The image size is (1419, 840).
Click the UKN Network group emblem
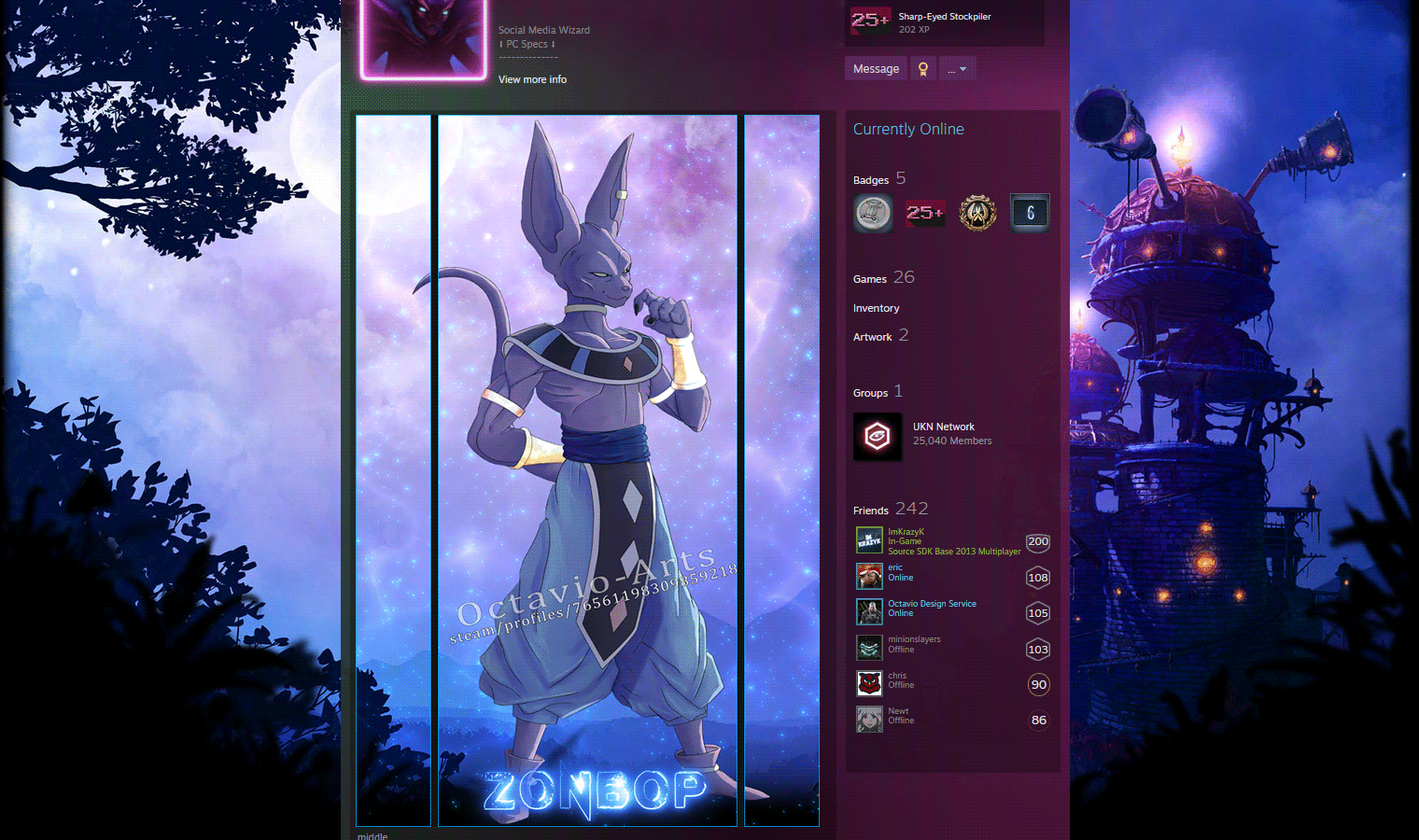[x=878, y=437]
